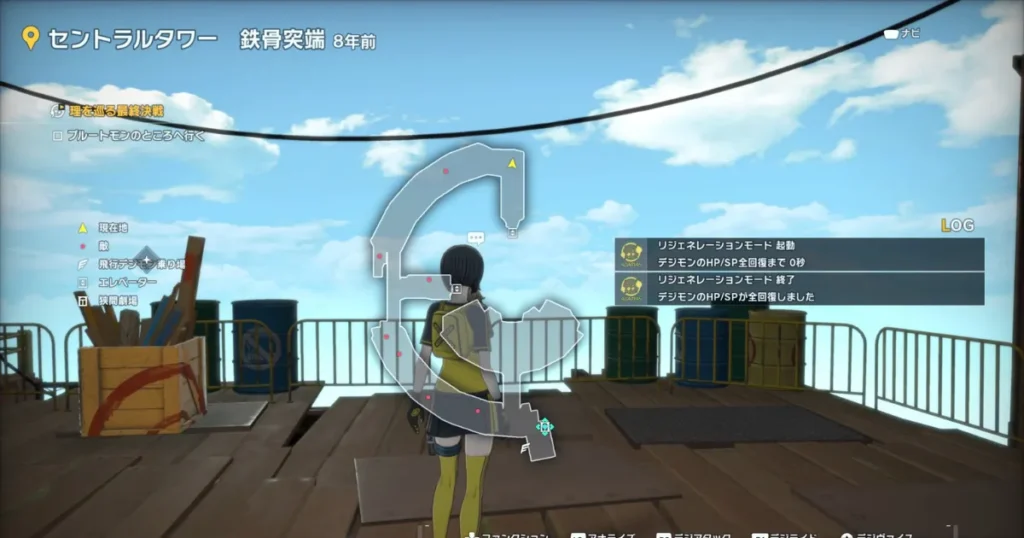Click the セントラルタワー location pin header
This screenshot has height=538, width=1024.
120,40
